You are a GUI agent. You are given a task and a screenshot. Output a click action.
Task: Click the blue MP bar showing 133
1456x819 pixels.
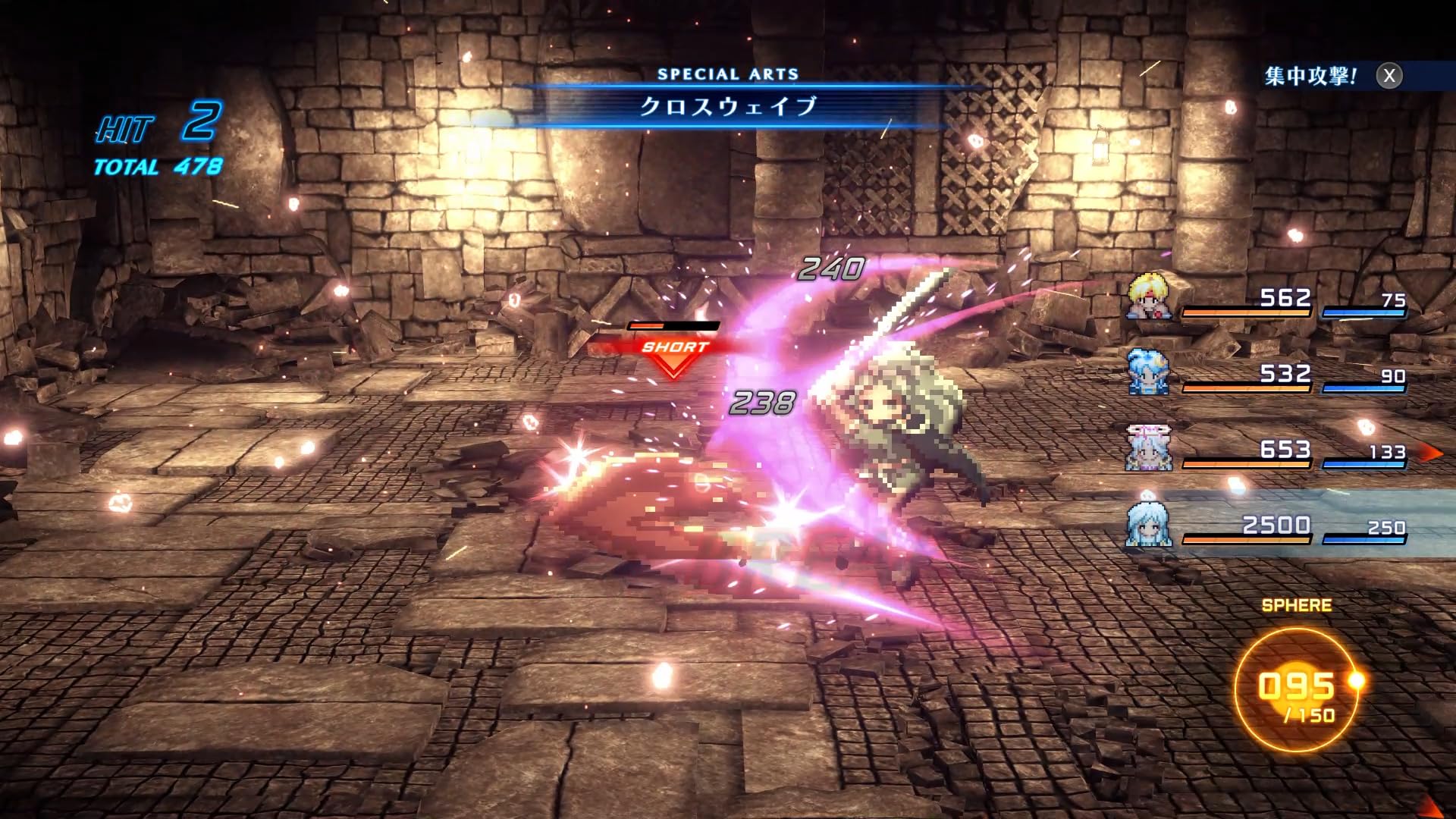click(1365, 464)
